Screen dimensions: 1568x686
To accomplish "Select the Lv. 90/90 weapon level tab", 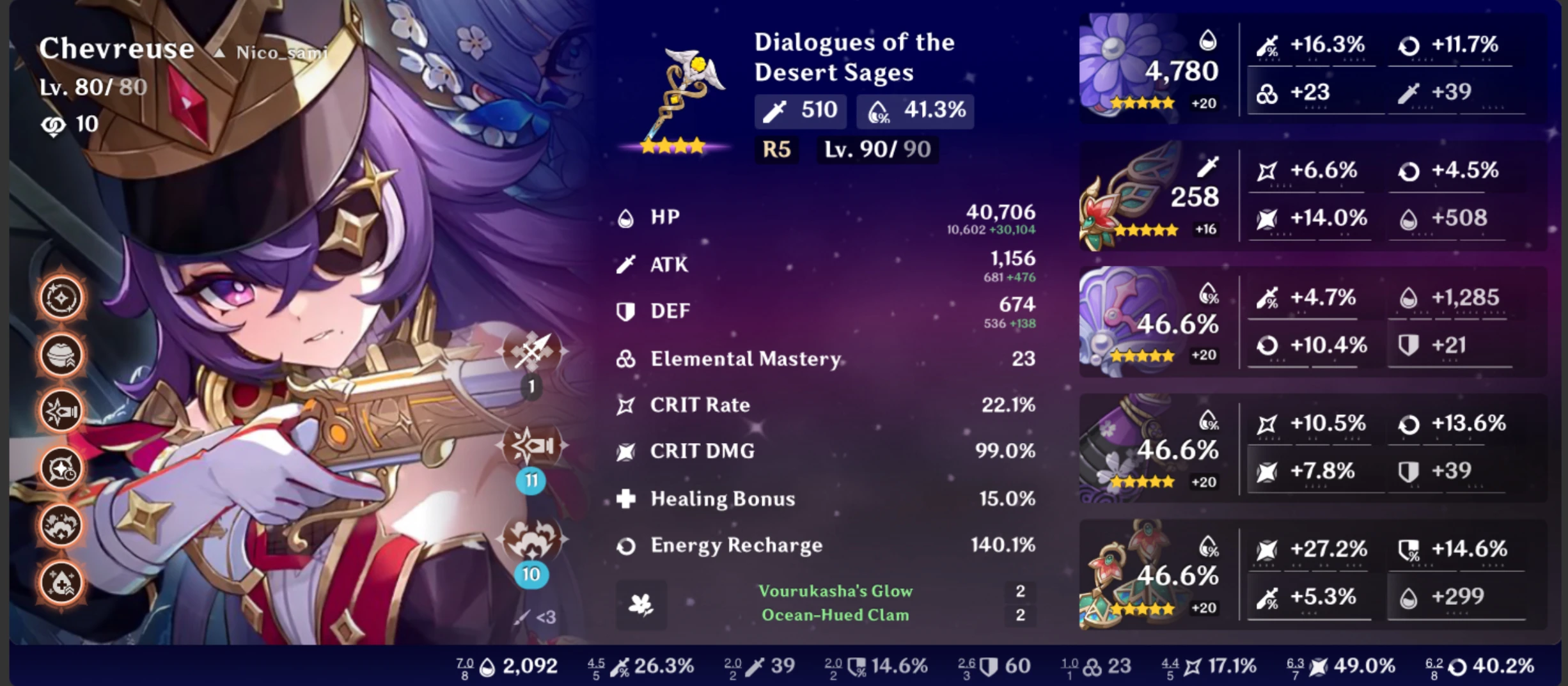I will 877,150.
